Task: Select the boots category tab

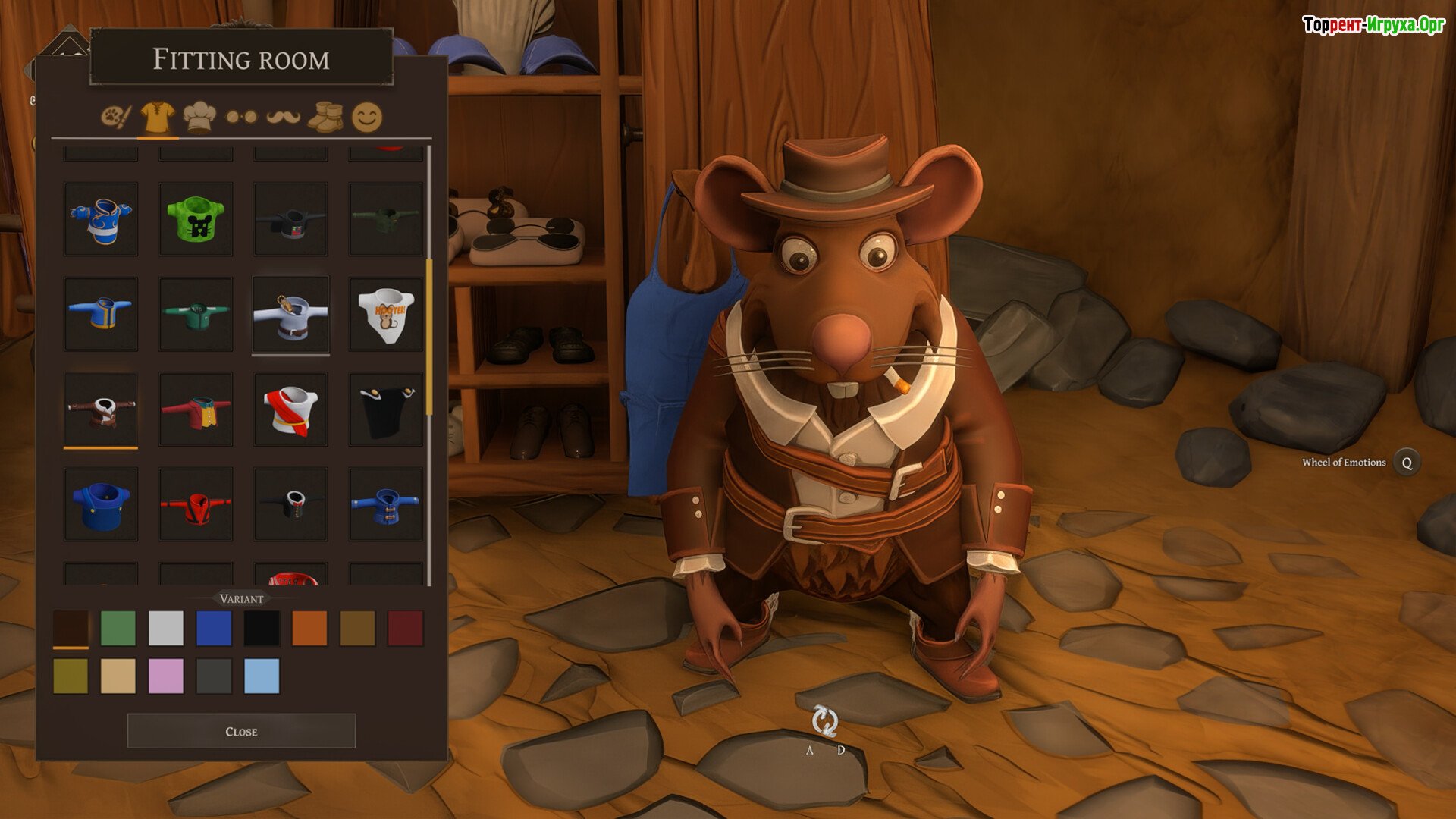Action: [325, 118]
